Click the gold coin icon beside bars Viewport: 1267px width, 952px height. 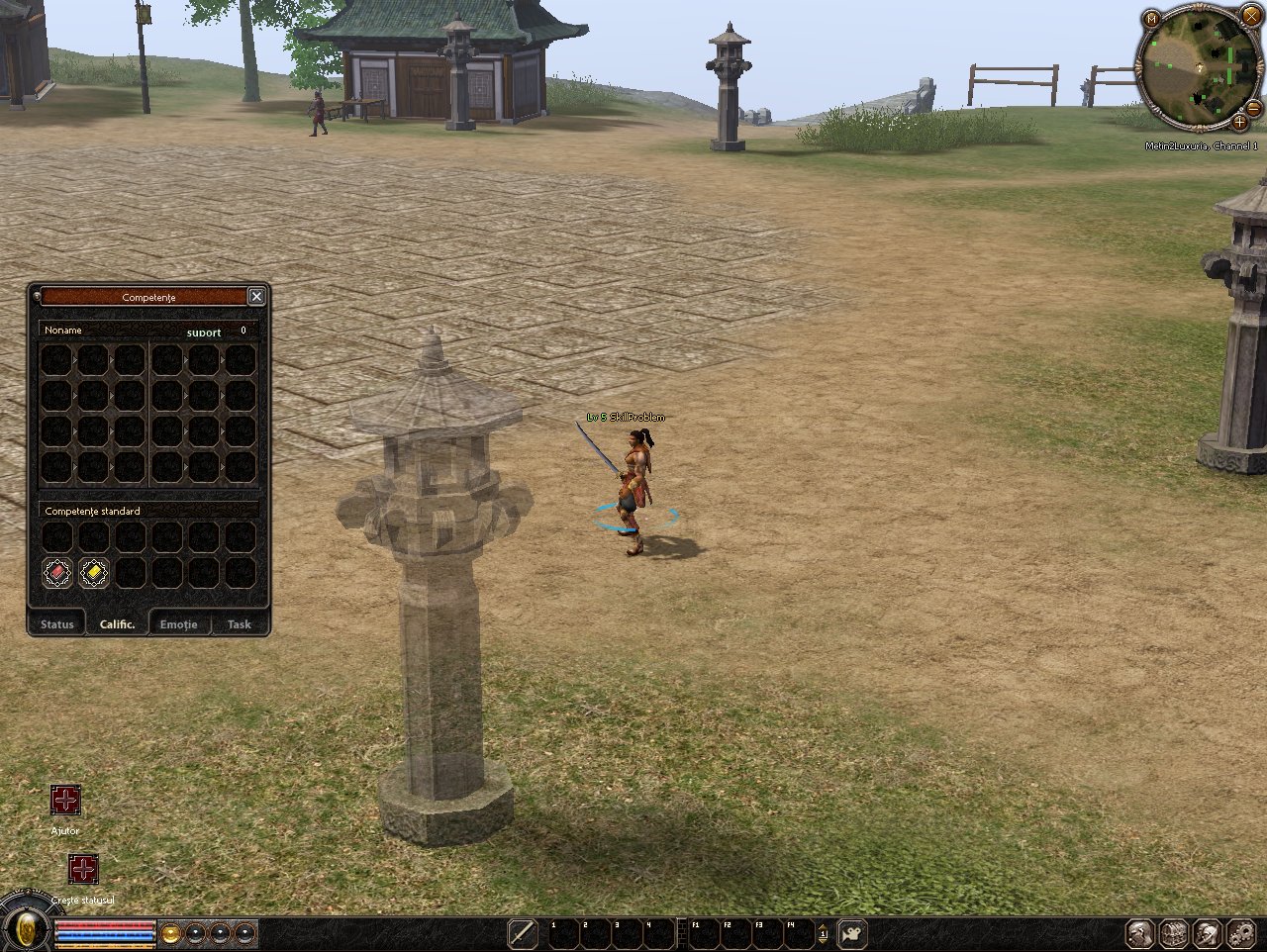pyautogui.click(x=170, y=933)
